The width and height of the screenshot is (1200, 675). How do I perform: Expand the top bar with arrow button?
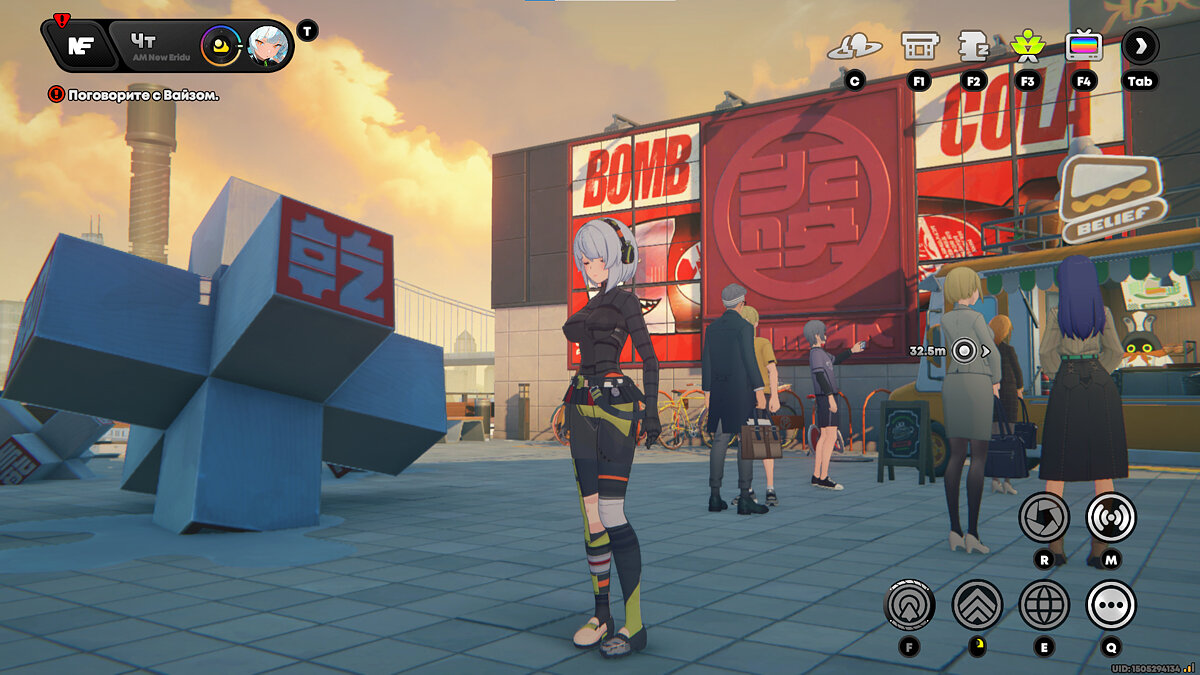click(x=1140, y=45)
